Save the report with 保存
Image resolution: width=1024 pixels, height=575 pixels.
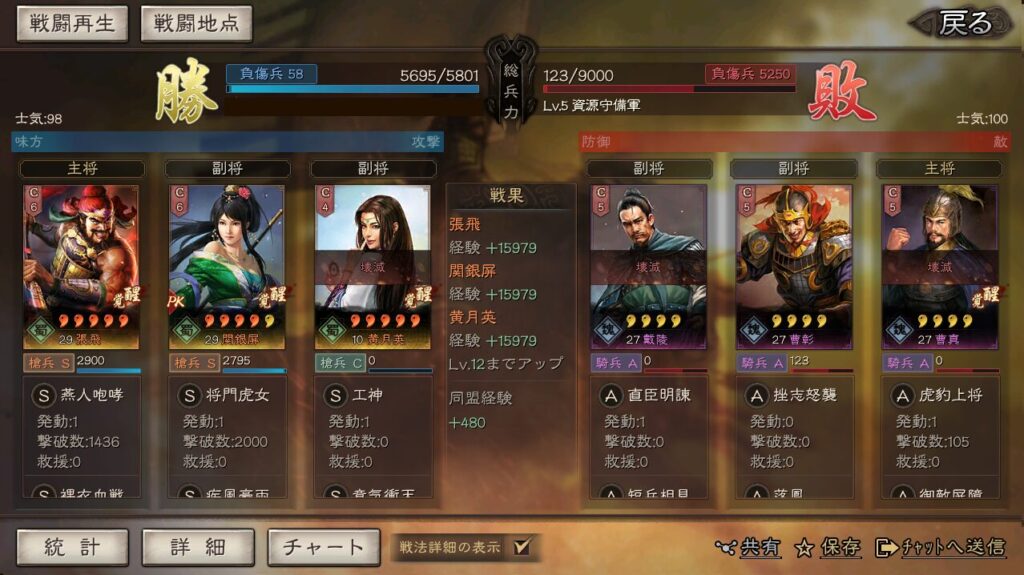(828, 547)
